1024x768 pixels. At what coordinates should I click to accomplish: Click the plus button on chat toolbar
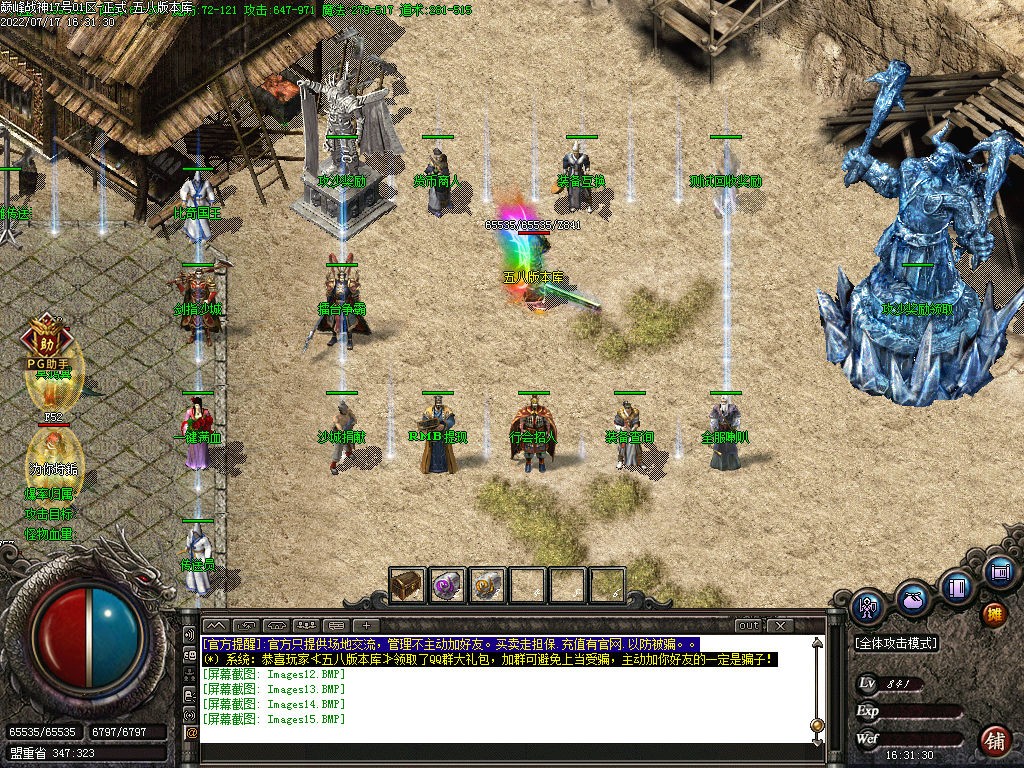point(368,626)
